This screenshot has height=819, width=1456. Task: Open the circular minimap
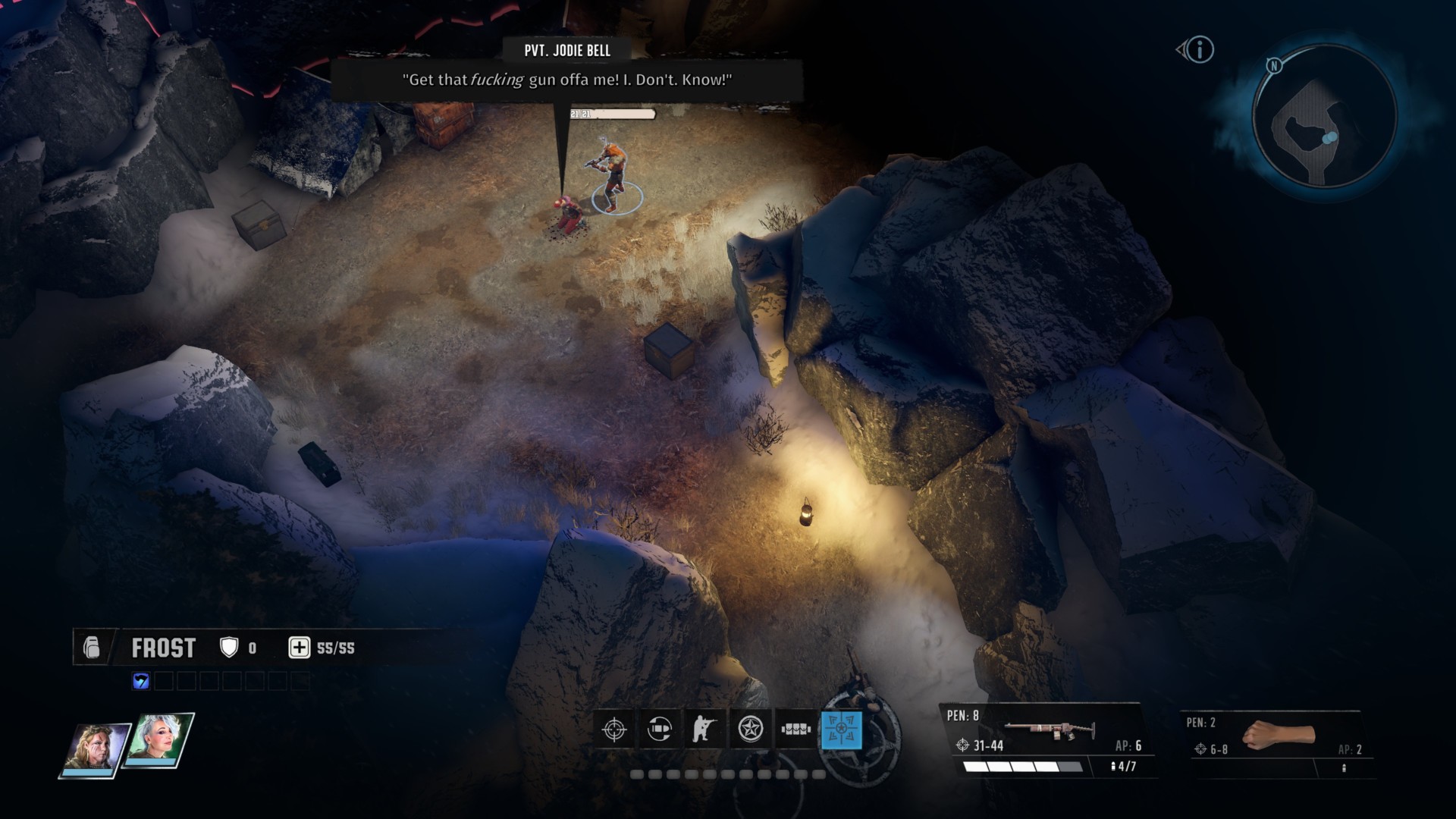(x=1323, y=117)
